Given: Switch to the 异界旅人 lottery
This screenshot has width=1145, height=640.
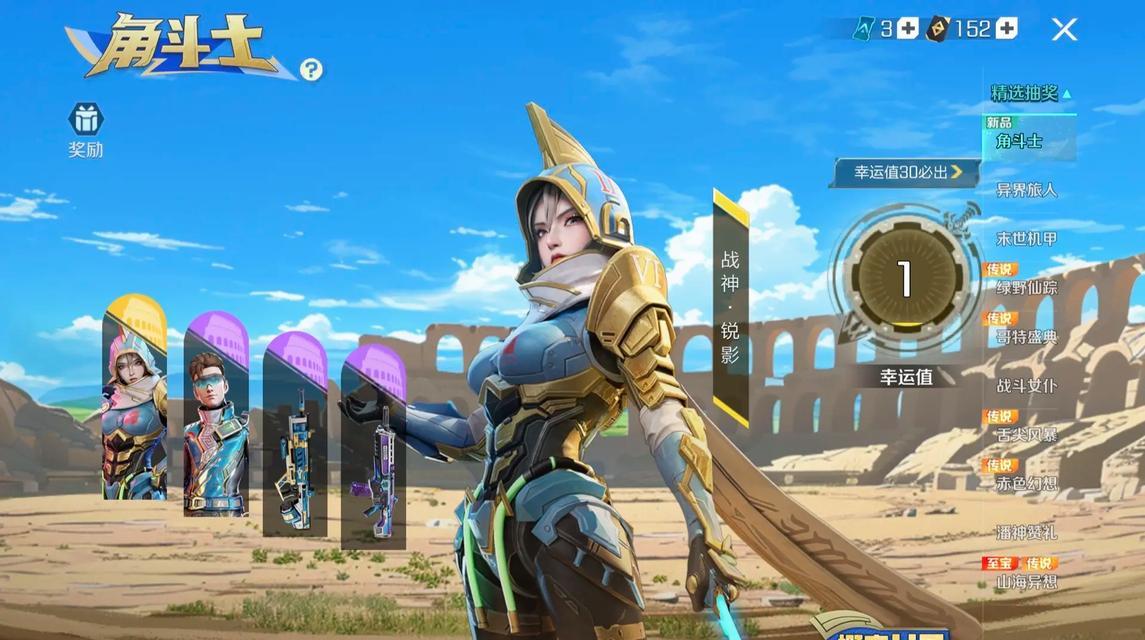Looking at the screenshot, I should pyautogui.click(x=1026, y=190).
